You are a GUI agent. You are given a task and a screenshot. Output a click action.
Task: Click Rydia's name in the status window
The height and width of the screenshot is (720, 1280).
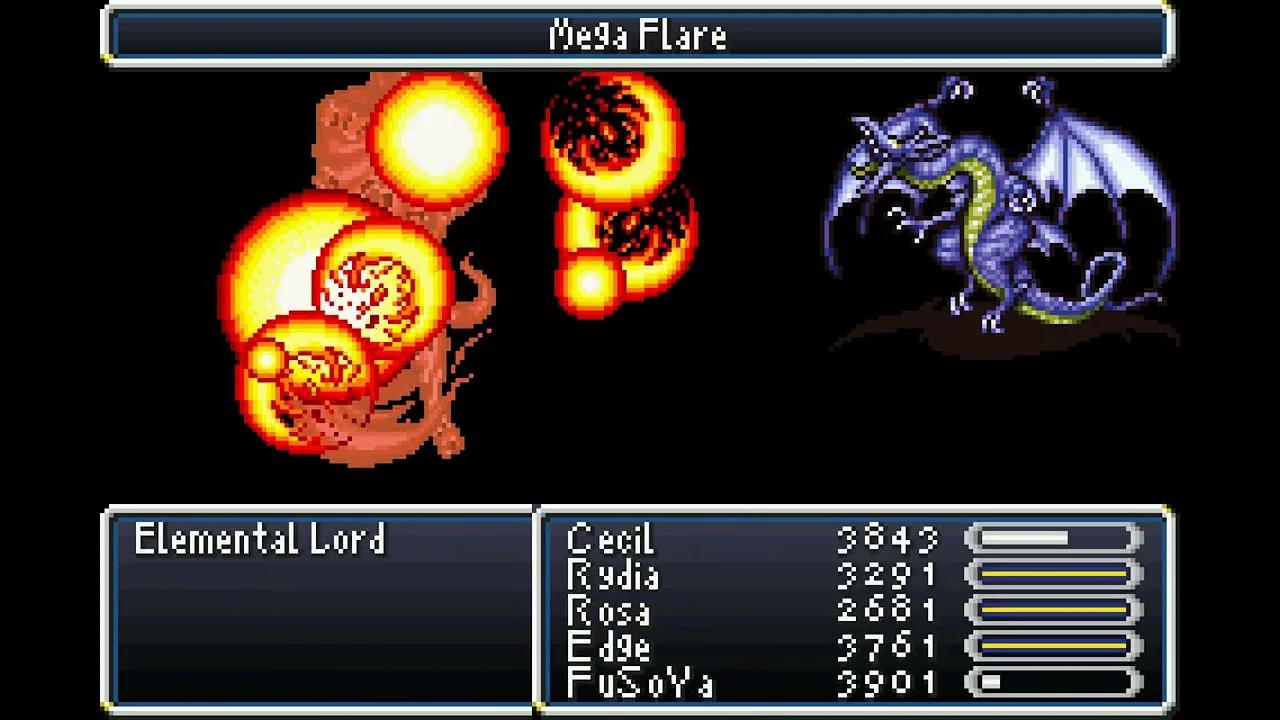pyautogui.click(x=610, y=576)
